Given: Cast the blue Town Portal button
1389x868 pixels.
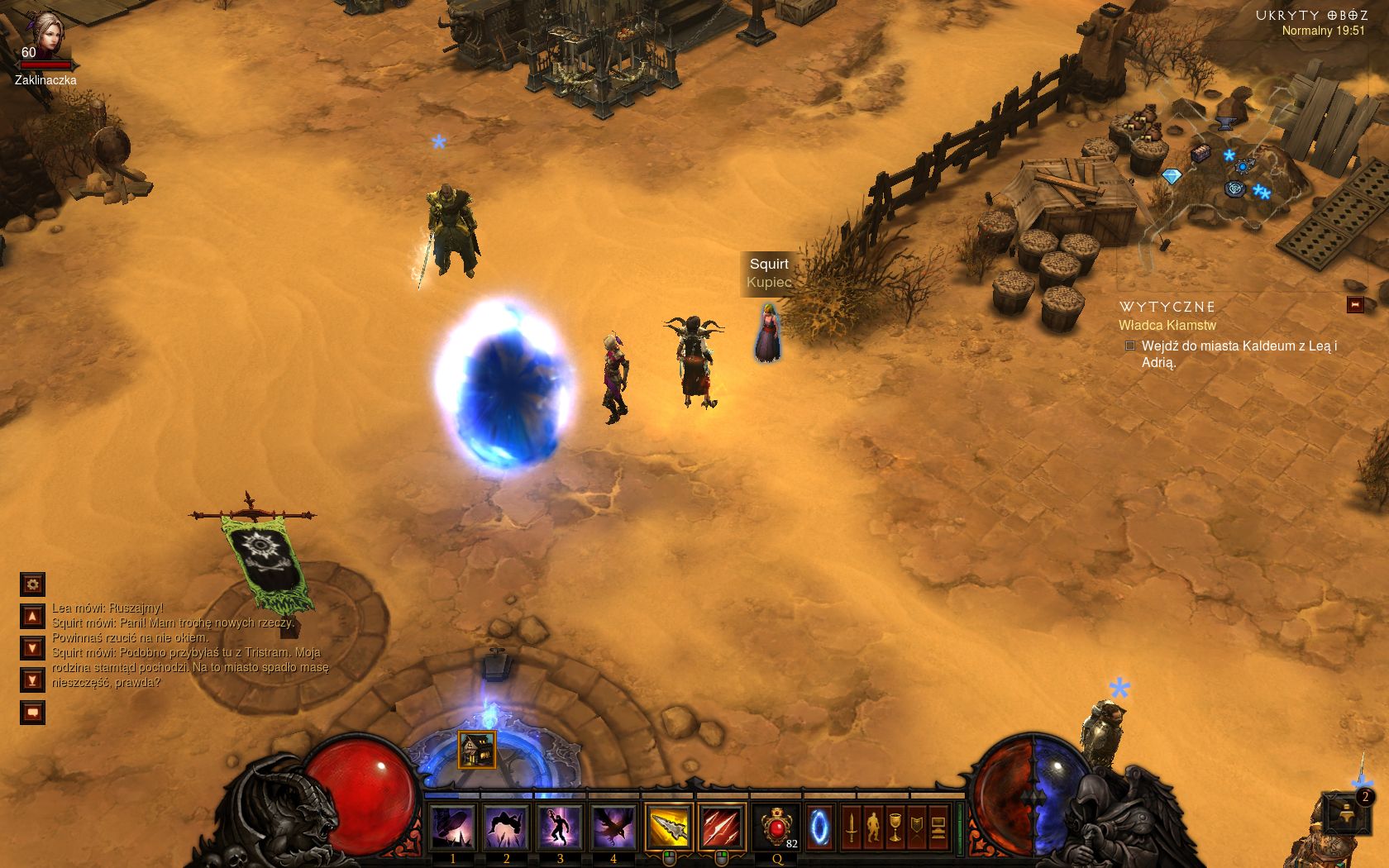Looking at the screenshot, I should (x=819, y=827).
